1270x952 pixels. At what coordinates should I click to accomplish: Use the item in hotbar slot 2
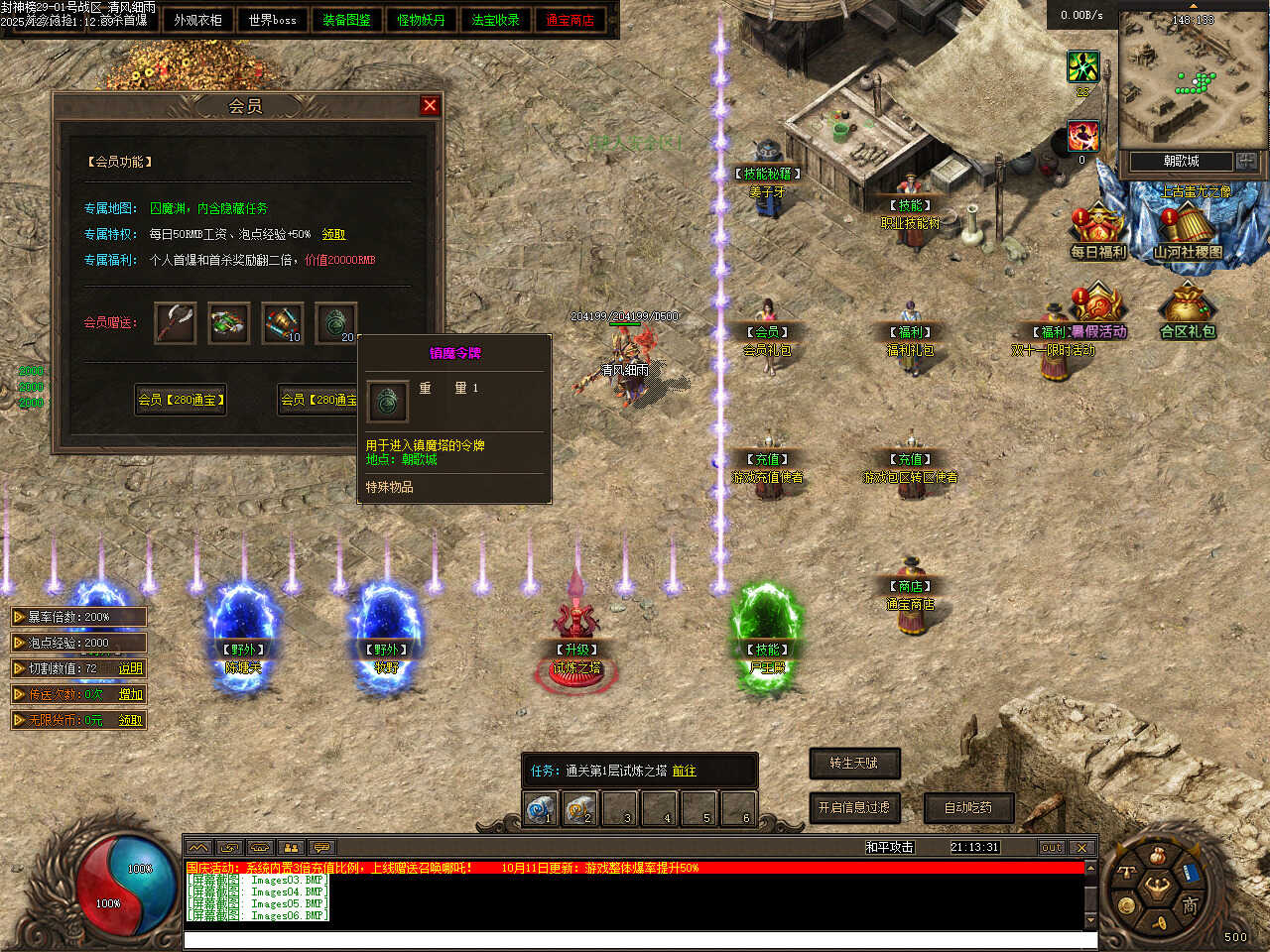tap(580, 809)
